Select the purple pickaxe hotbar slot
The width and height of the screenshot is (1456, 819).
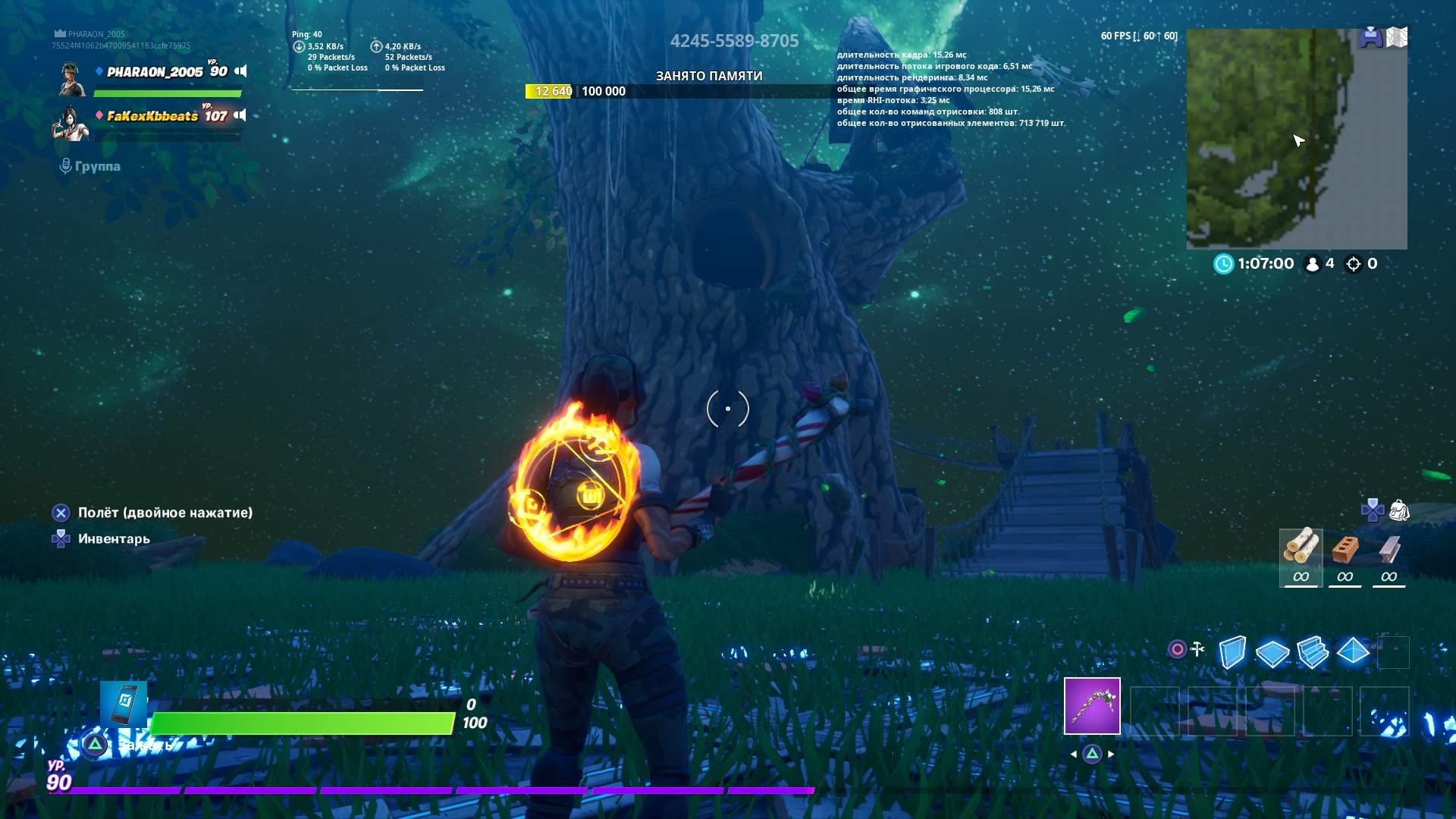(1092, 706)
